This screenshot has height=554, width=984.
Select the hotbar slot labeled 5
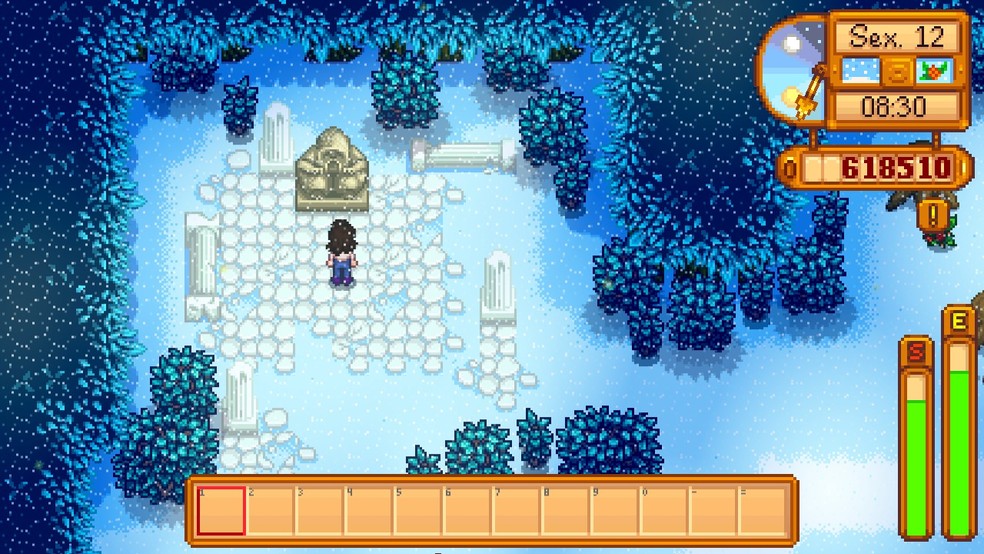(x=418, y=510)
